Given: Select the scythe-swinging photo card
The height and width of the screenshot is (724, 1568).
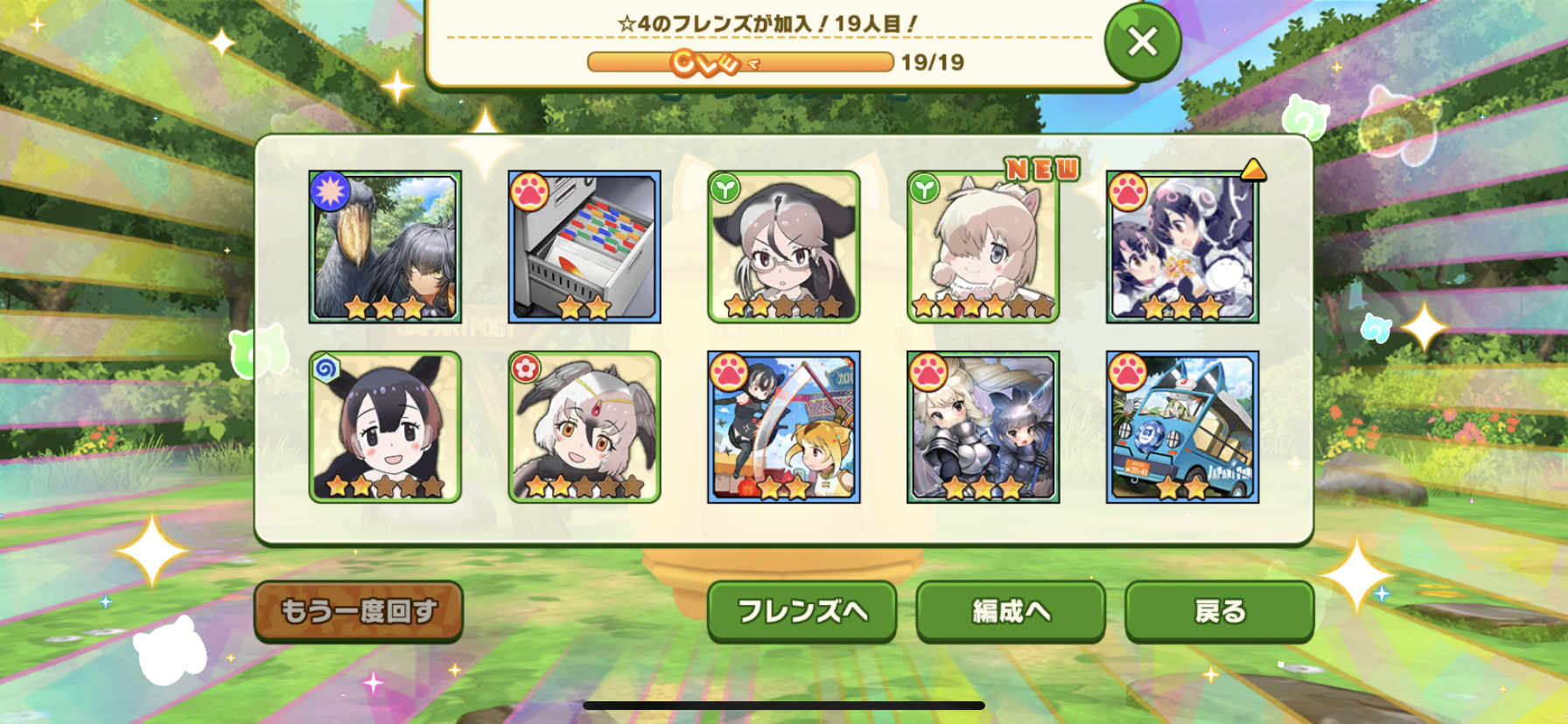Looking at the screenshot, I should click(784, 427).
